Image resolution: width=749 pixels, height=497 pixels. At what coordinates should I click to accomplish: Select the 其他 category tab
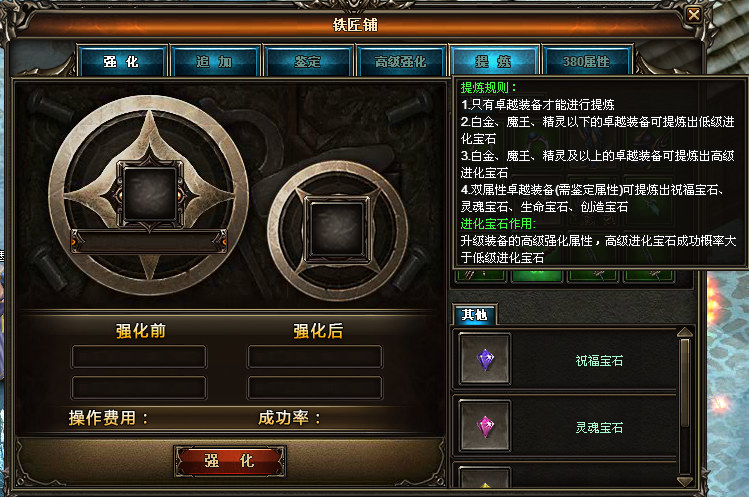(x=474, y=315)
